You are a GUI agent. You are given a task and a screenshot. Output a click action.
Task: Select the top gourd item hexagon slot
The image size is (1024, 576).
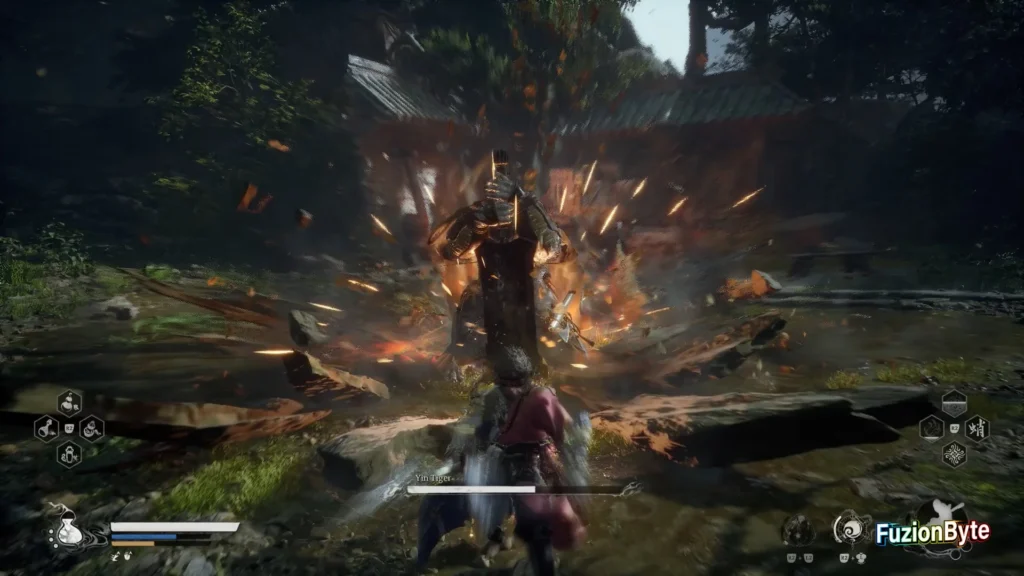pyautogui.click(x=69, y=404)
